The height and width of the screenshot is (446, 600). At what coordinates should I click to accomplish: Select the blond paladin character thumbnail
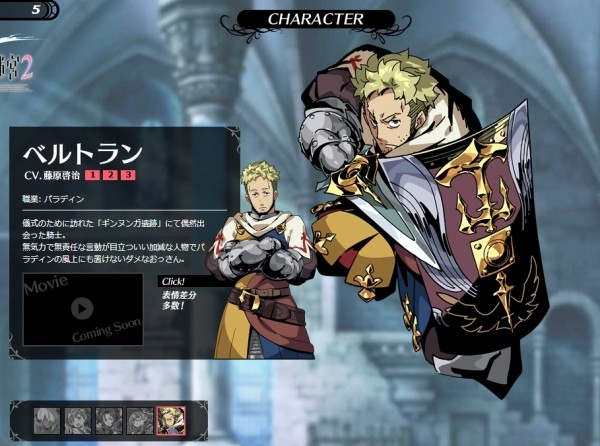click(170, 420)
